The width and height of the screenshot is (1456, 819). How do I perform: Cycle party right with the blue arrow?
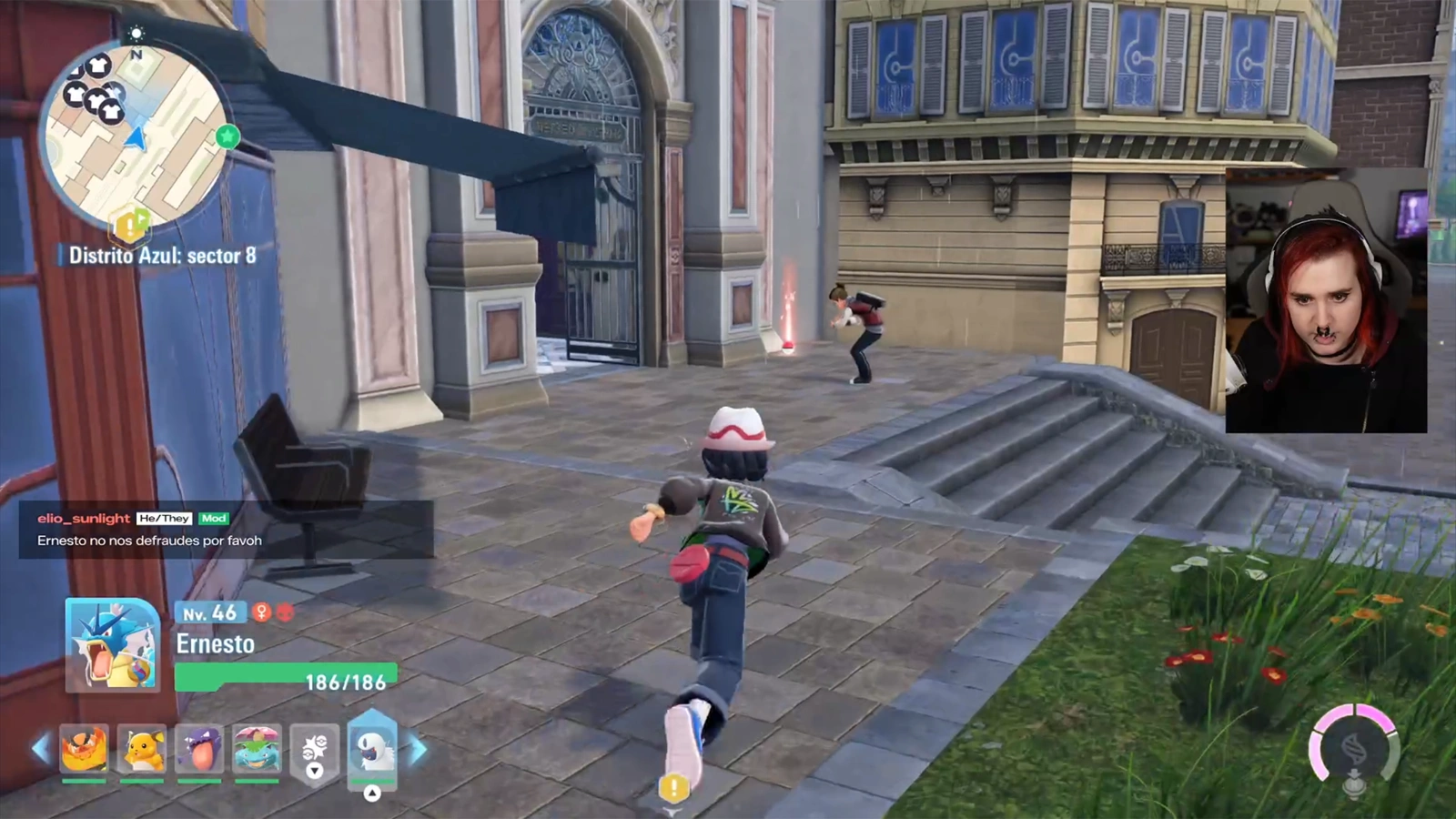pyautogui.click(x=418, y=749)
